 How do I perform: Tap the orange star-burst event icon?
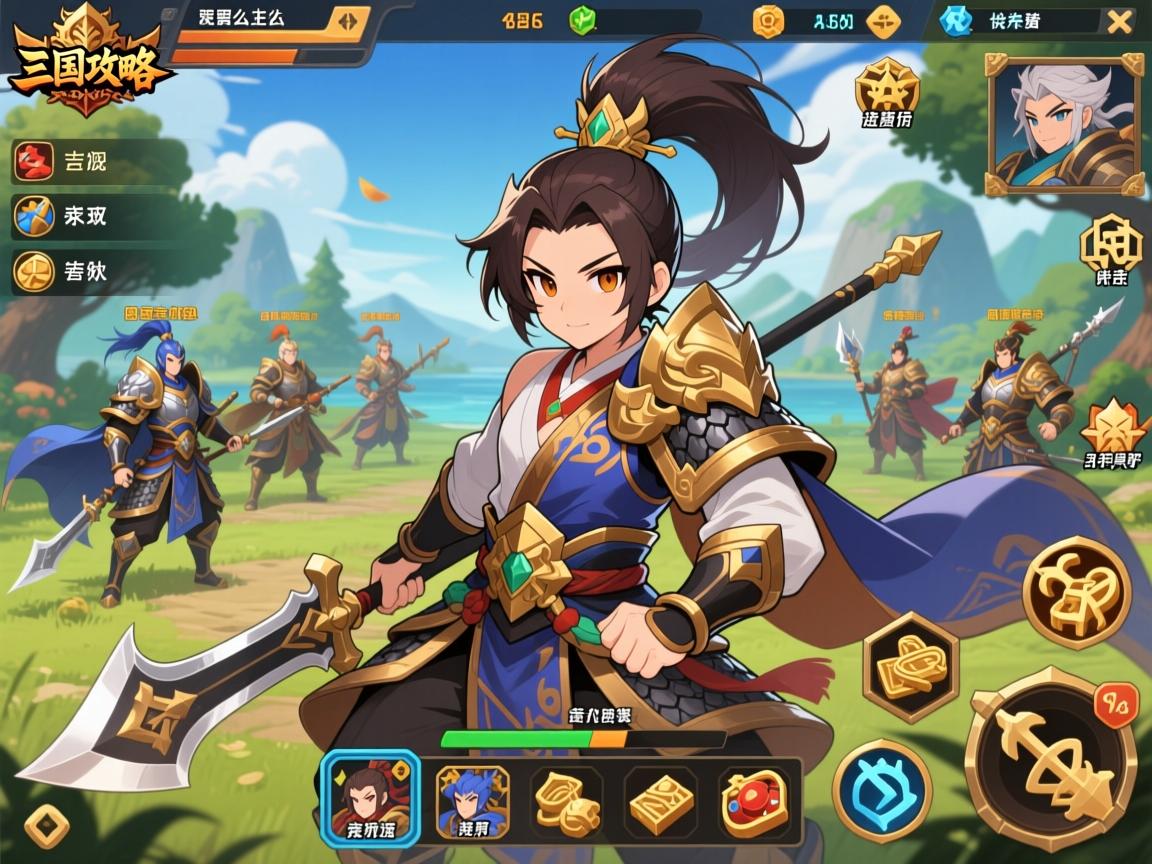coord(1112,428)
